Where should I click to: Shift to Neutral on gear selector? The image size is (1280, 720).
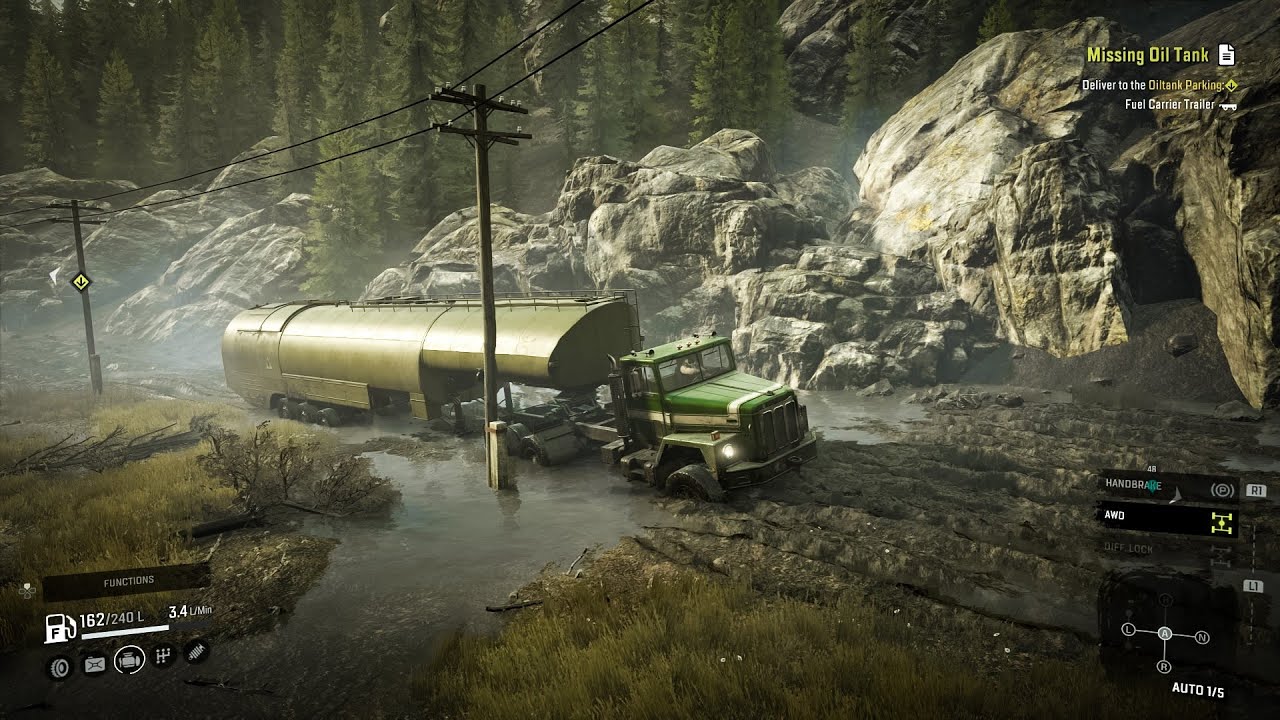[x=1202, y=637]
